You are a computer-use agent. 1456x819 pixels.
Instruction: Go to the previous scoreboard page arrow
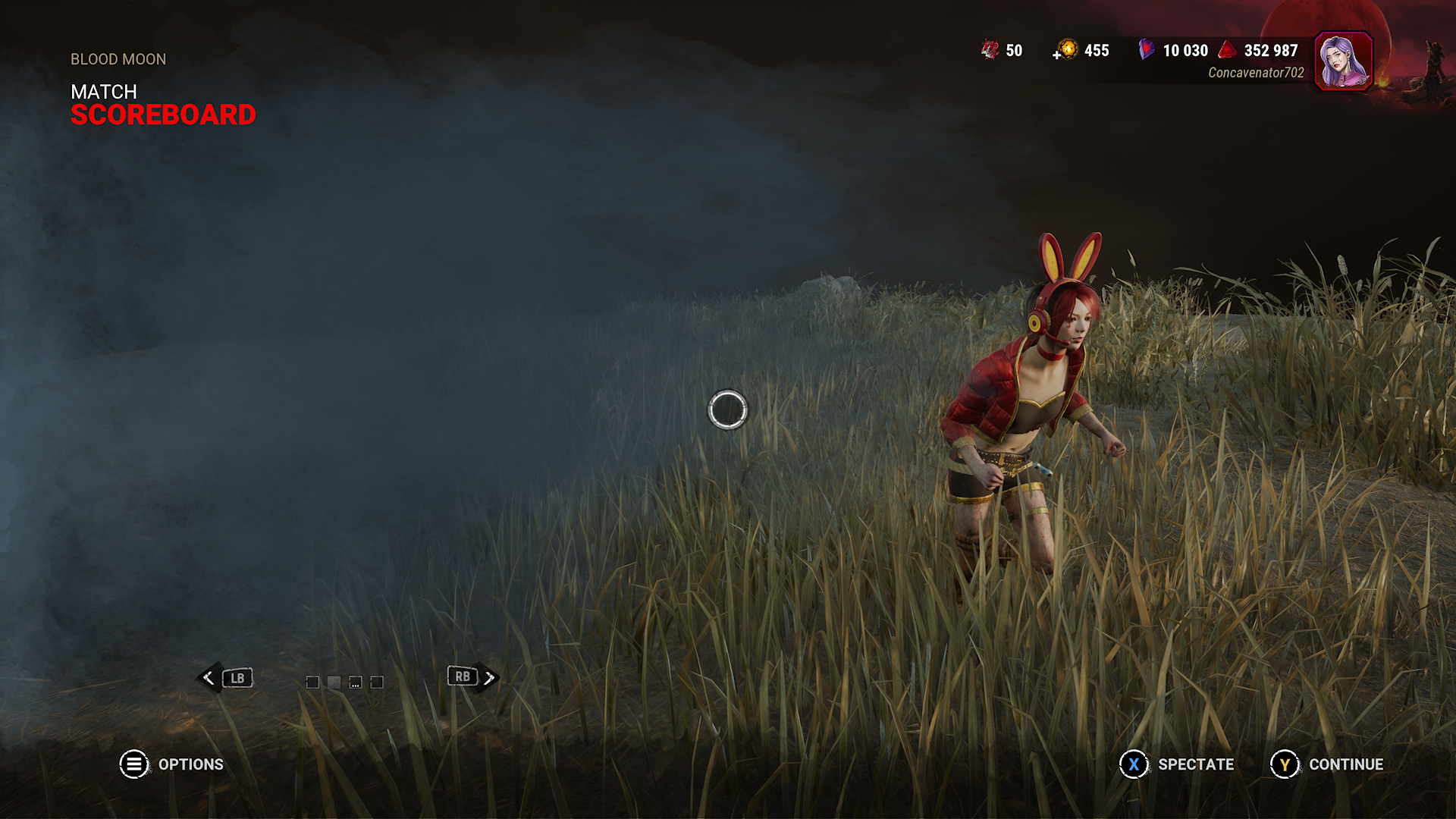[x=209, y=678]
